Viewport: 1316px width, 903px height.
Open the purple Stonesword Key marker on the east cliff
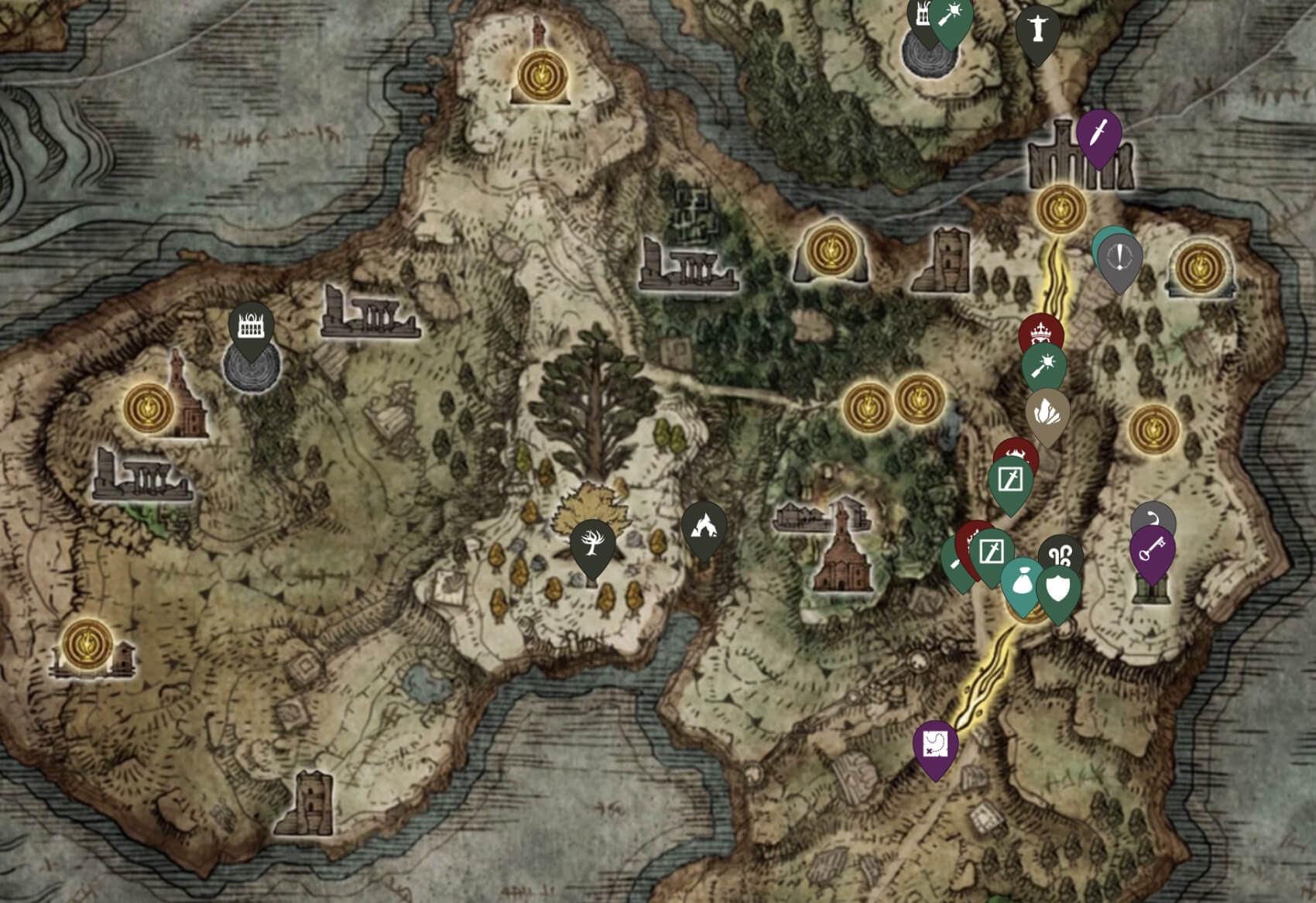tap(1153, 552)
